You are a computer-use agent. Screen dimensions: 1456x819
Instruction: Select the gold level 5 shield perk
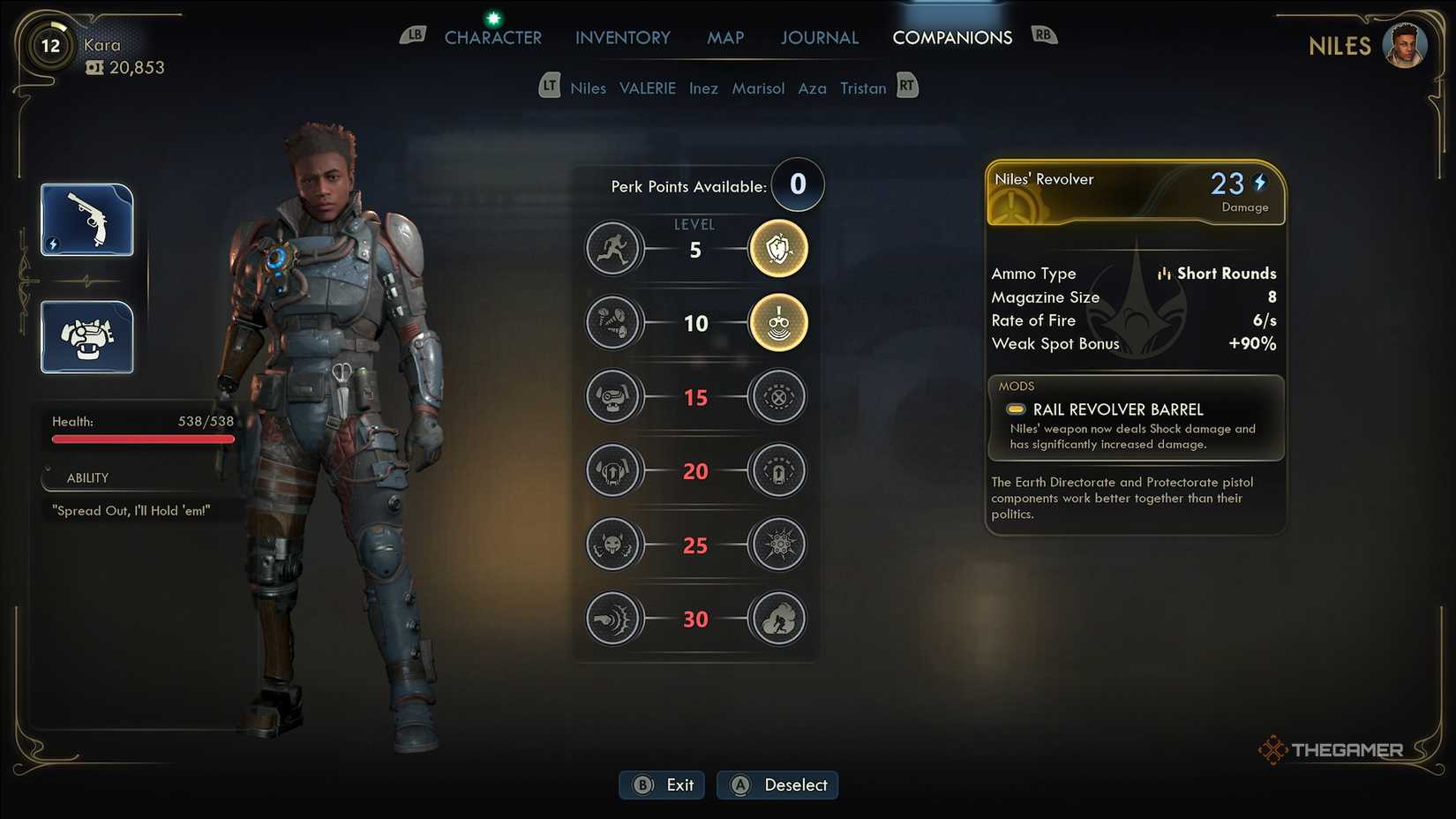(x=777, y=249)
